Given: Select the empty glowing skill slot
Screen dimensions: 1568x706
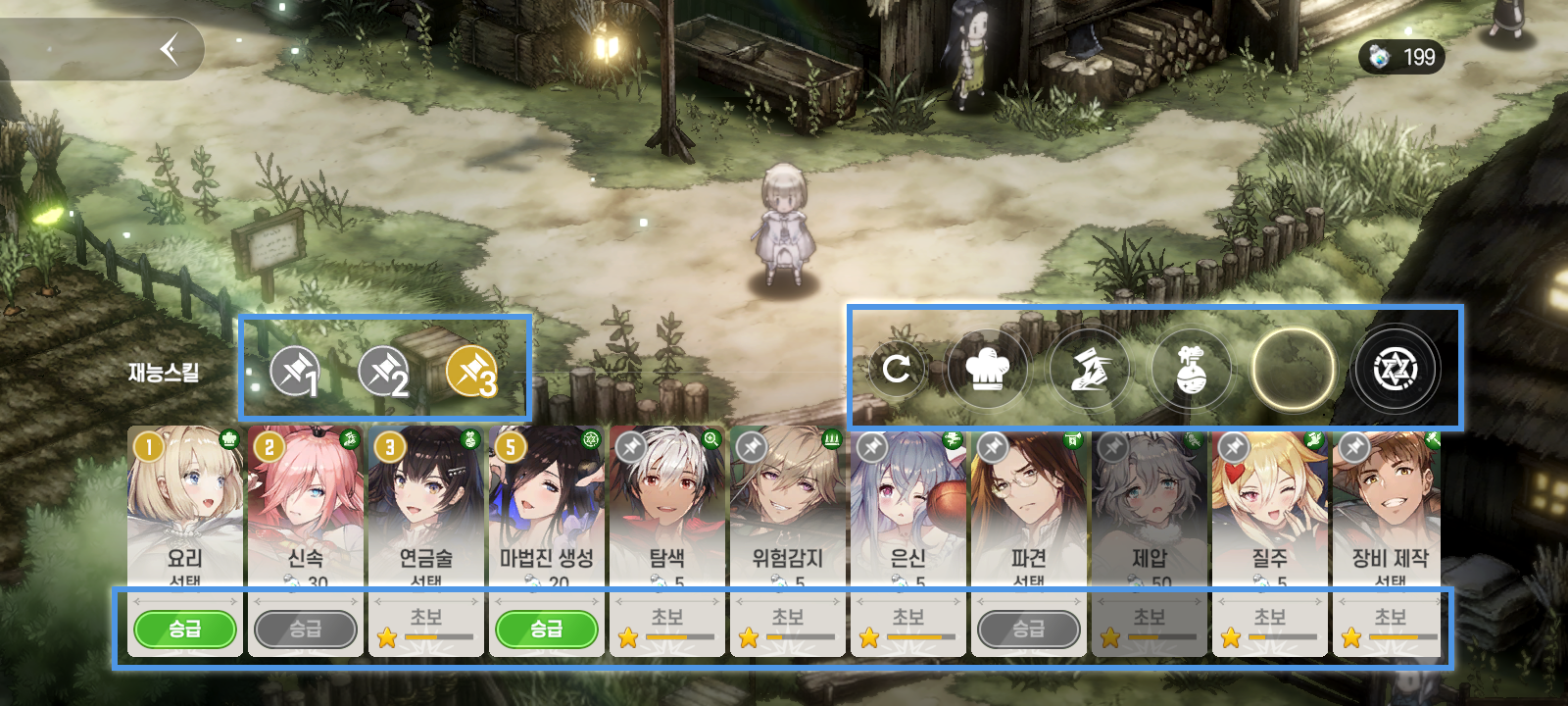Looking at the screenshot, I should [1293, 369].
